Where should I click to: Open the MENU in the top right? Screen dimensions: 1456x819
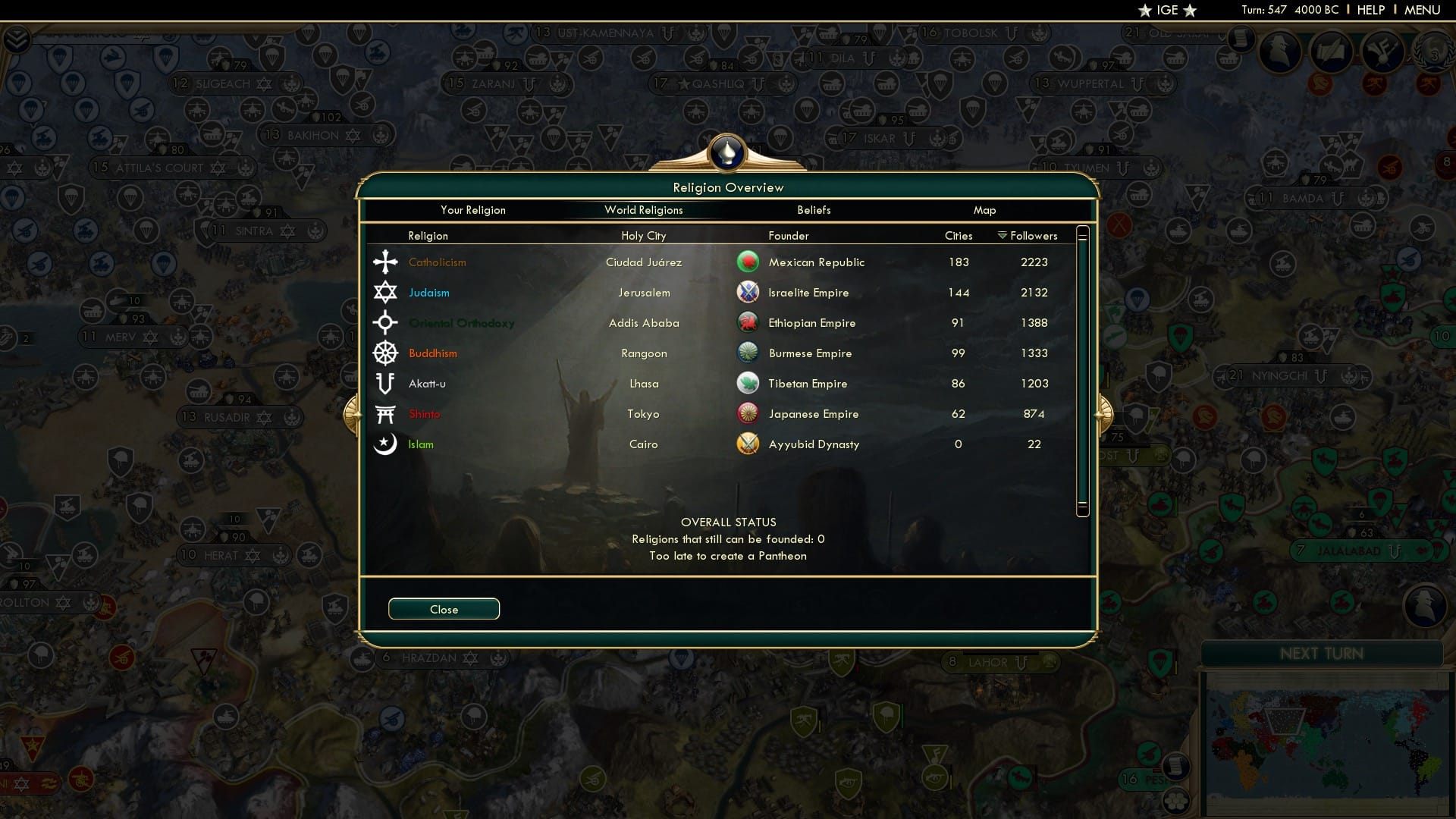1425,10
